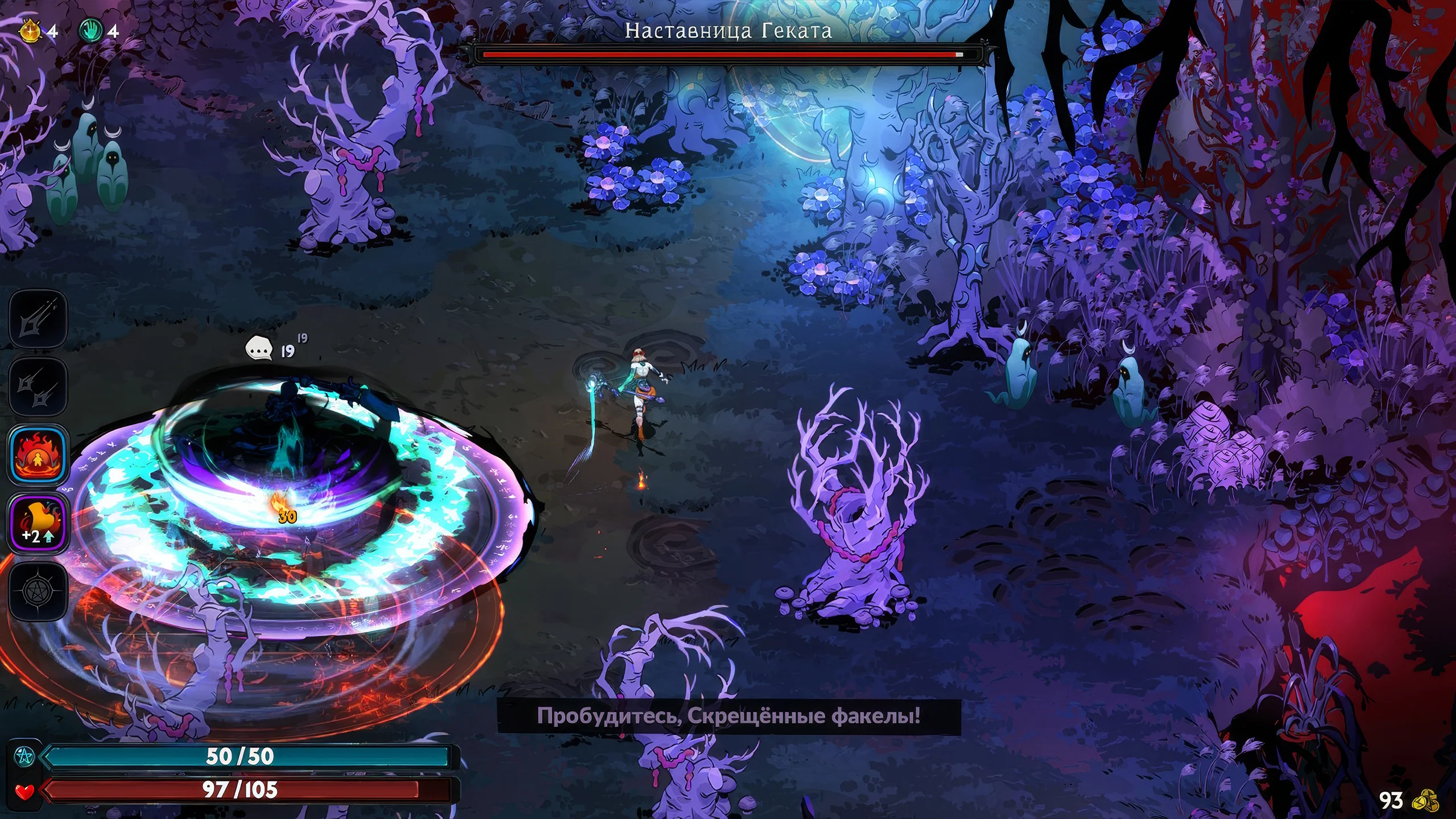The height and width of the screenshot is (819, 1456).
Task: Click the red heart health icon
Action: tap(24, 791)
